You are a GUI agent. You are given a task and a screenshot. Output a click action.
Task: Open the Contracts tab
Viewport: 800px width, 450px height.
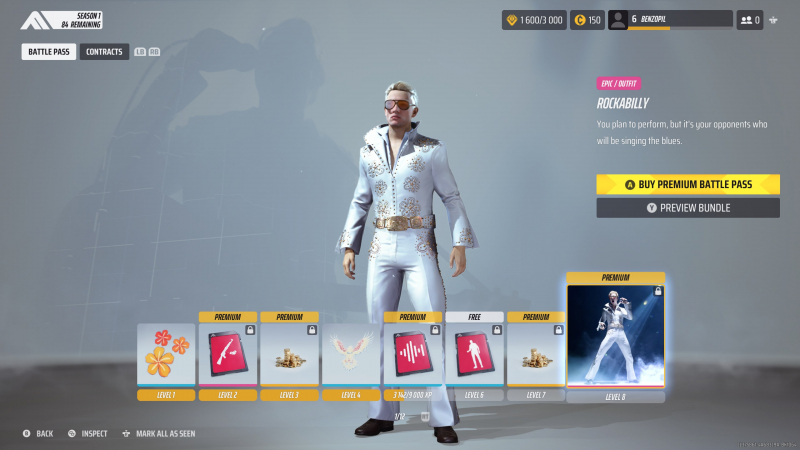104,51
